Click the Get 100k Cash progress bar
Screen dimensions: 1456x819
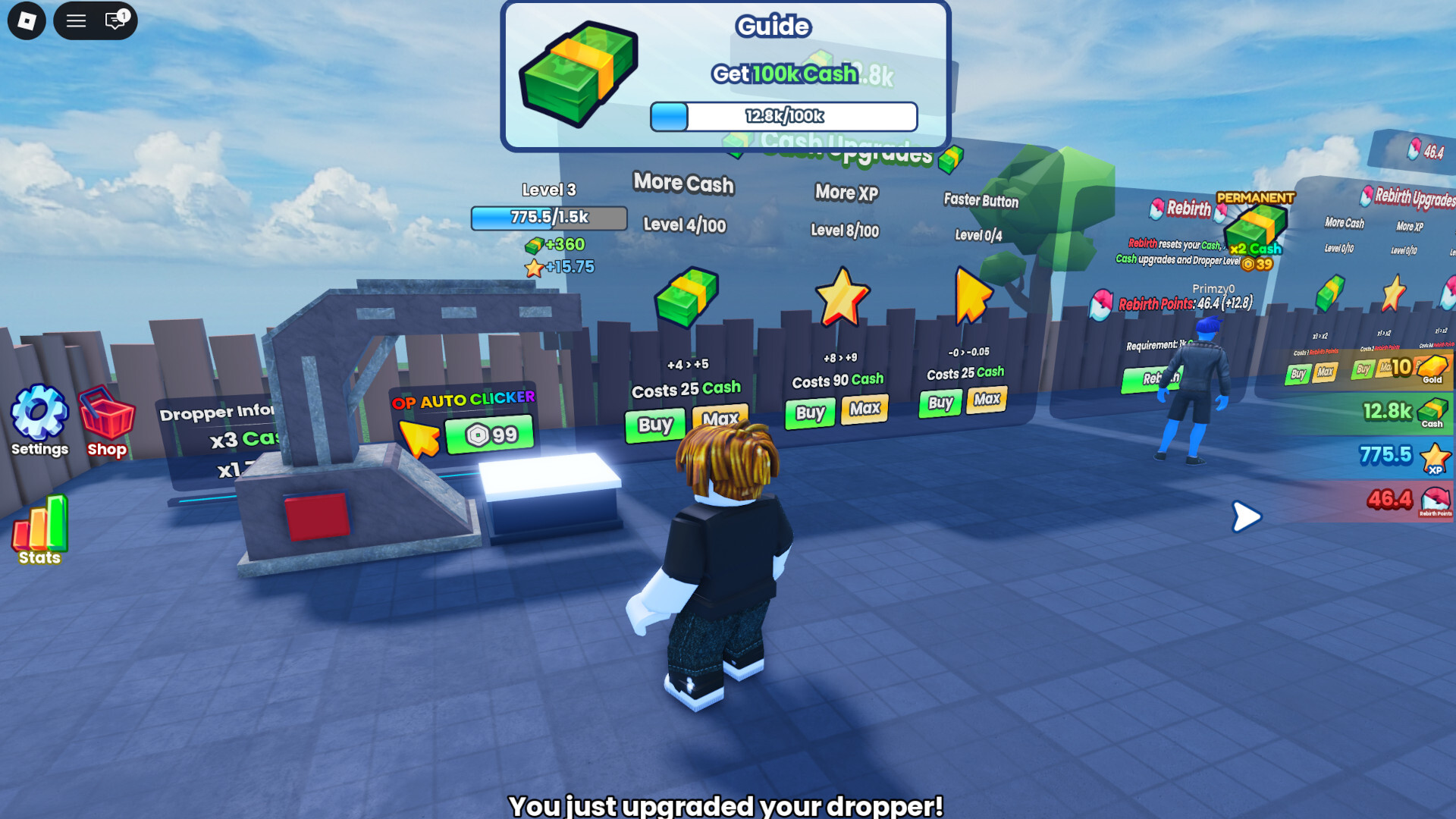(x=781, y=116)
